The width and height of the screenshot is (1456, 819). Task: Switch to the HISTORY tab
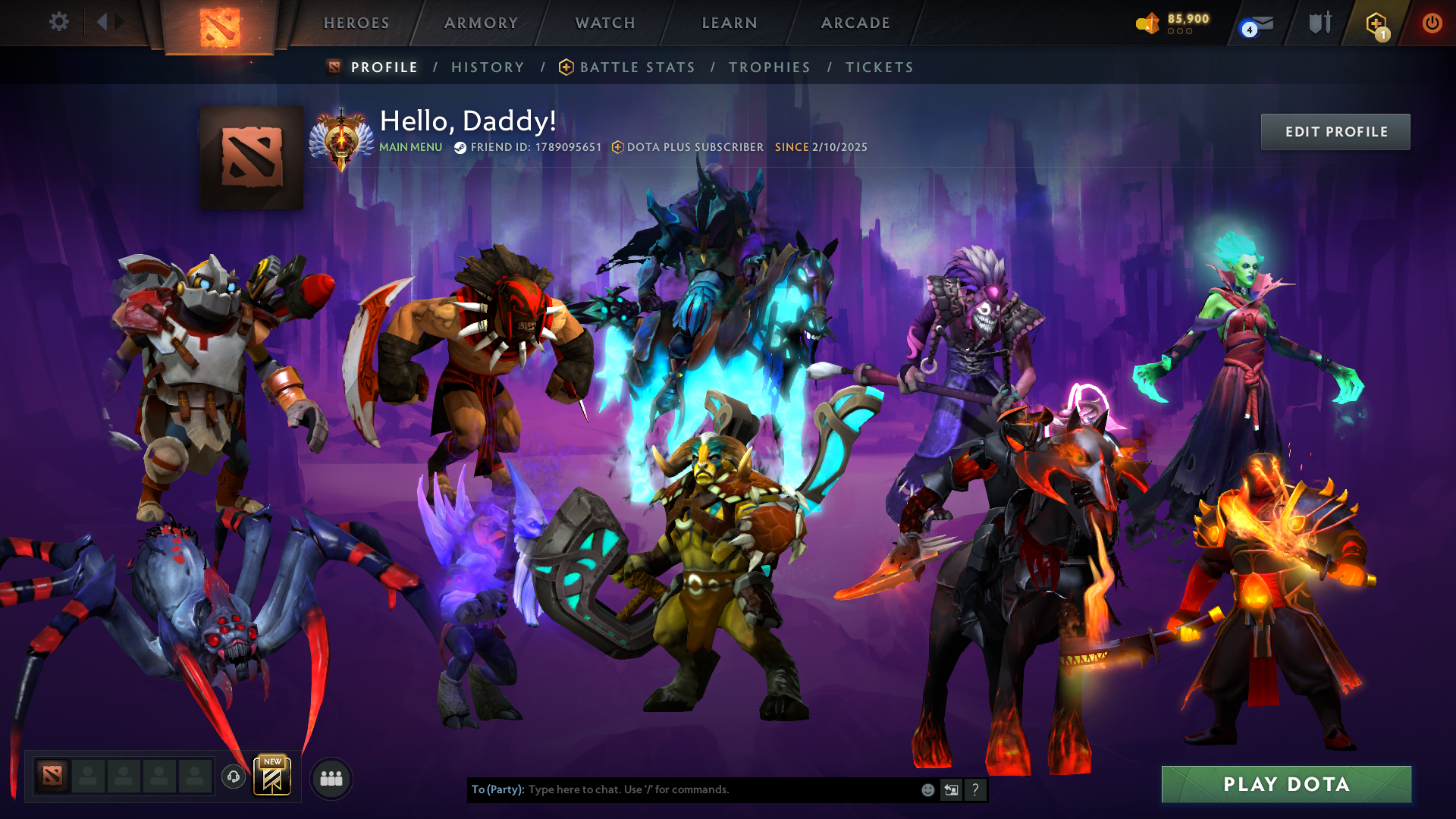point(487,67)
